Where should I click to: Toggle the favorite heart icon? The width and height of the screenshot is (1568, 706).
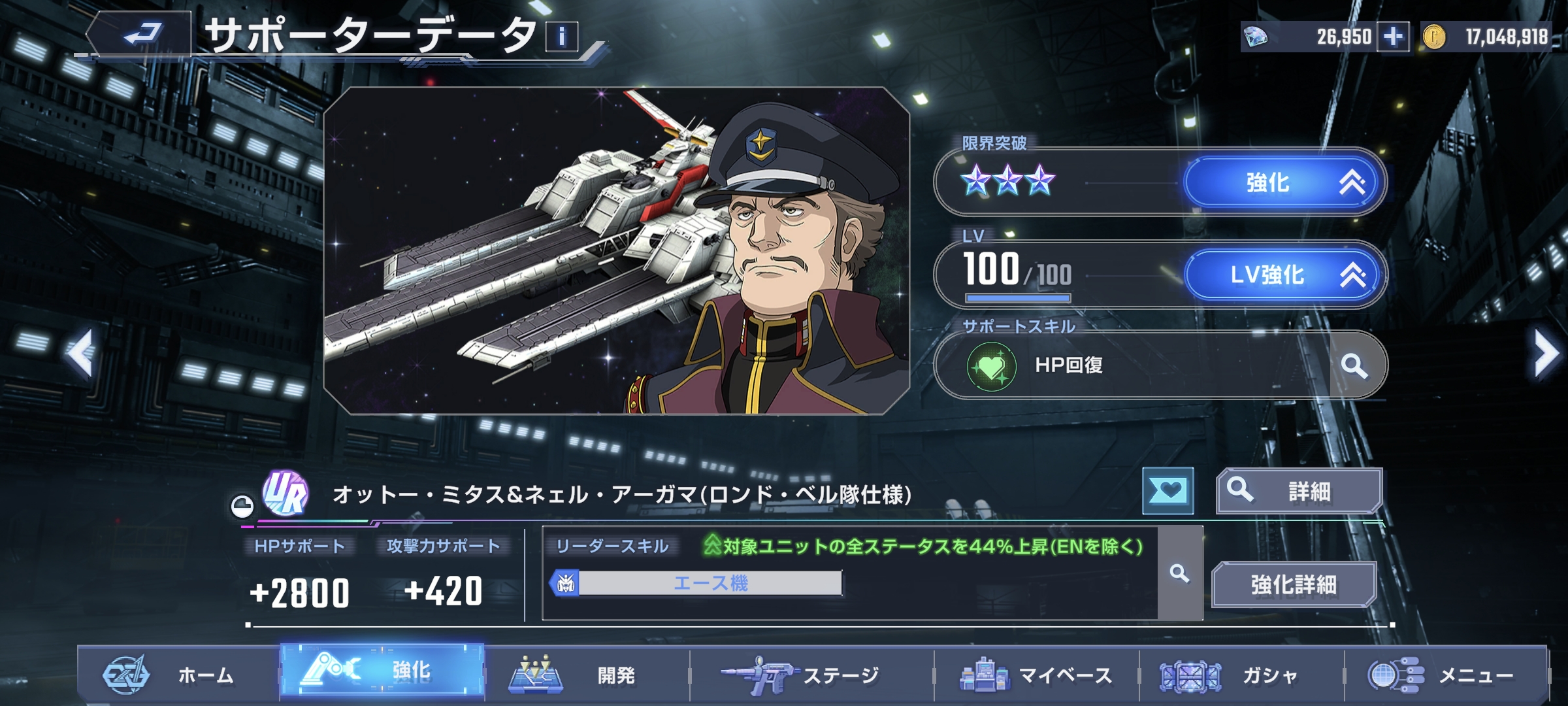click(x=1168, y=491)
